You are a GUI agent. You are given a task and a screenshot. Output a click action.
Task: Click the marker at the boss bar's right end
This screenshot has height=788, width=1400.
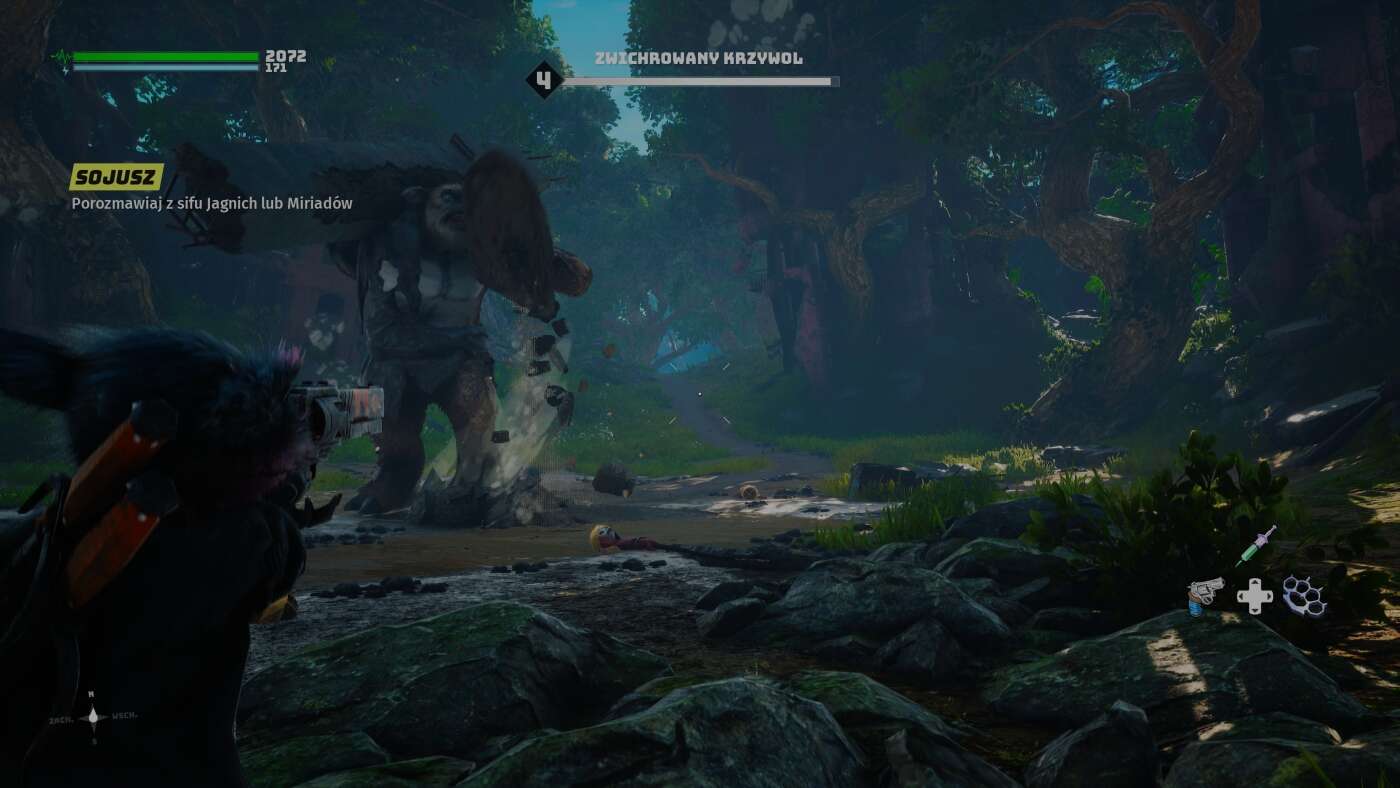pos(834,81)
